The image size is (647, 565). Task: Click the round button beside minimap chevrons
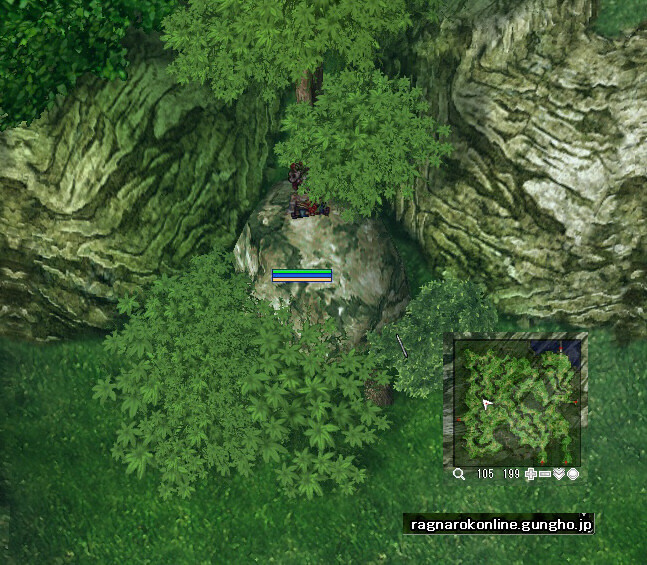[573, 474]
